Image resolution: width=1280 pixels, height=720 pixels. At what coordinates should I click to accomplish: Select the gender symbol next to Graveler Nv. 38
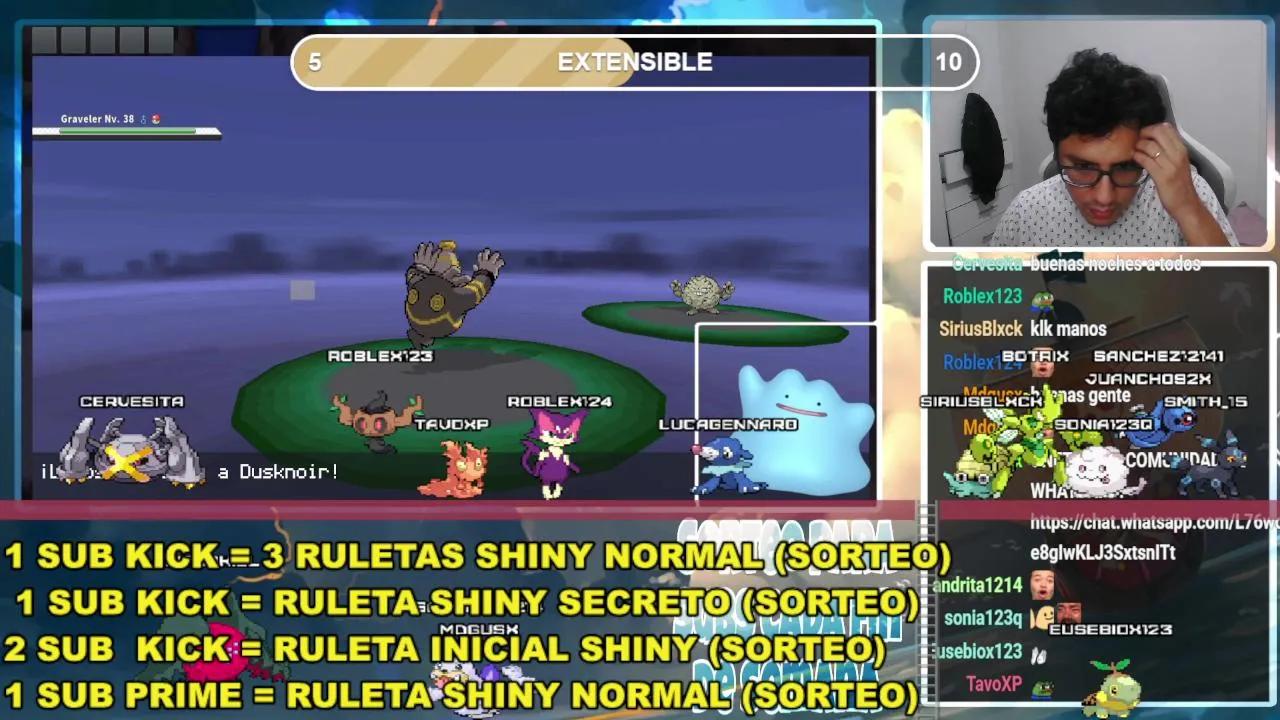tap(143, 117)
